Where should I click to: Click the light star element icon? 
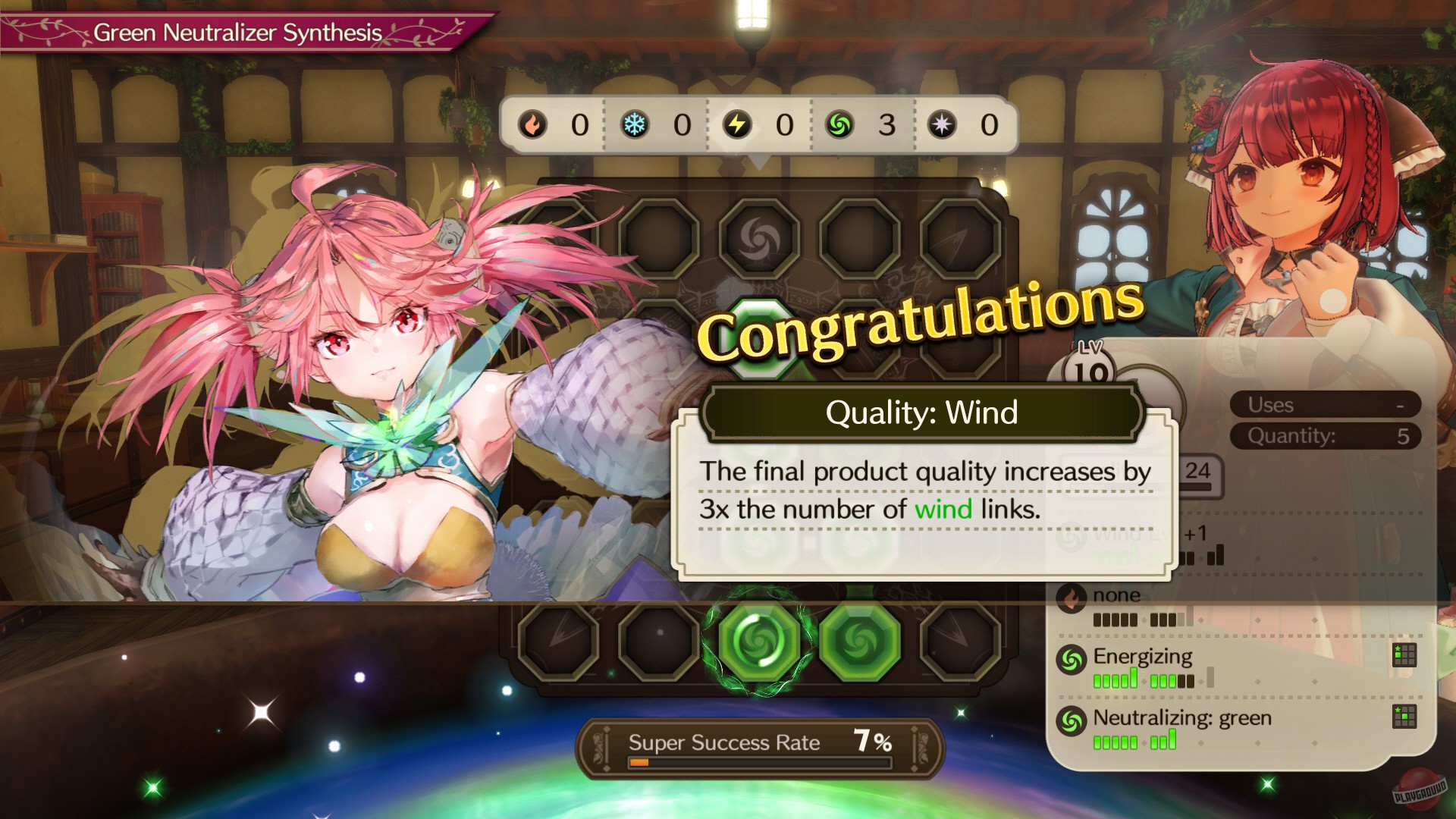tap(940, 127)
